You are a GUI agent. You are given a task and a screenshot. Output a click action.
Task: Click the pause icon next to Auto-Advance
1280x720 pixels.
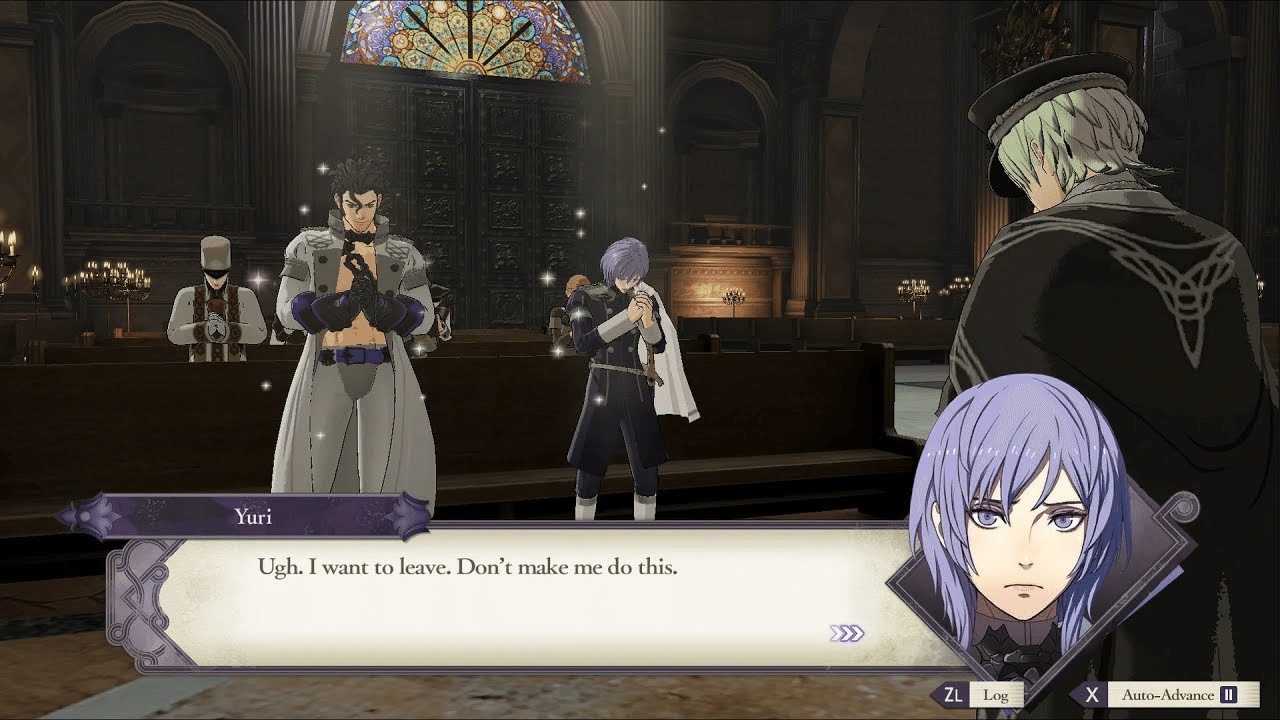point(1229,694)
